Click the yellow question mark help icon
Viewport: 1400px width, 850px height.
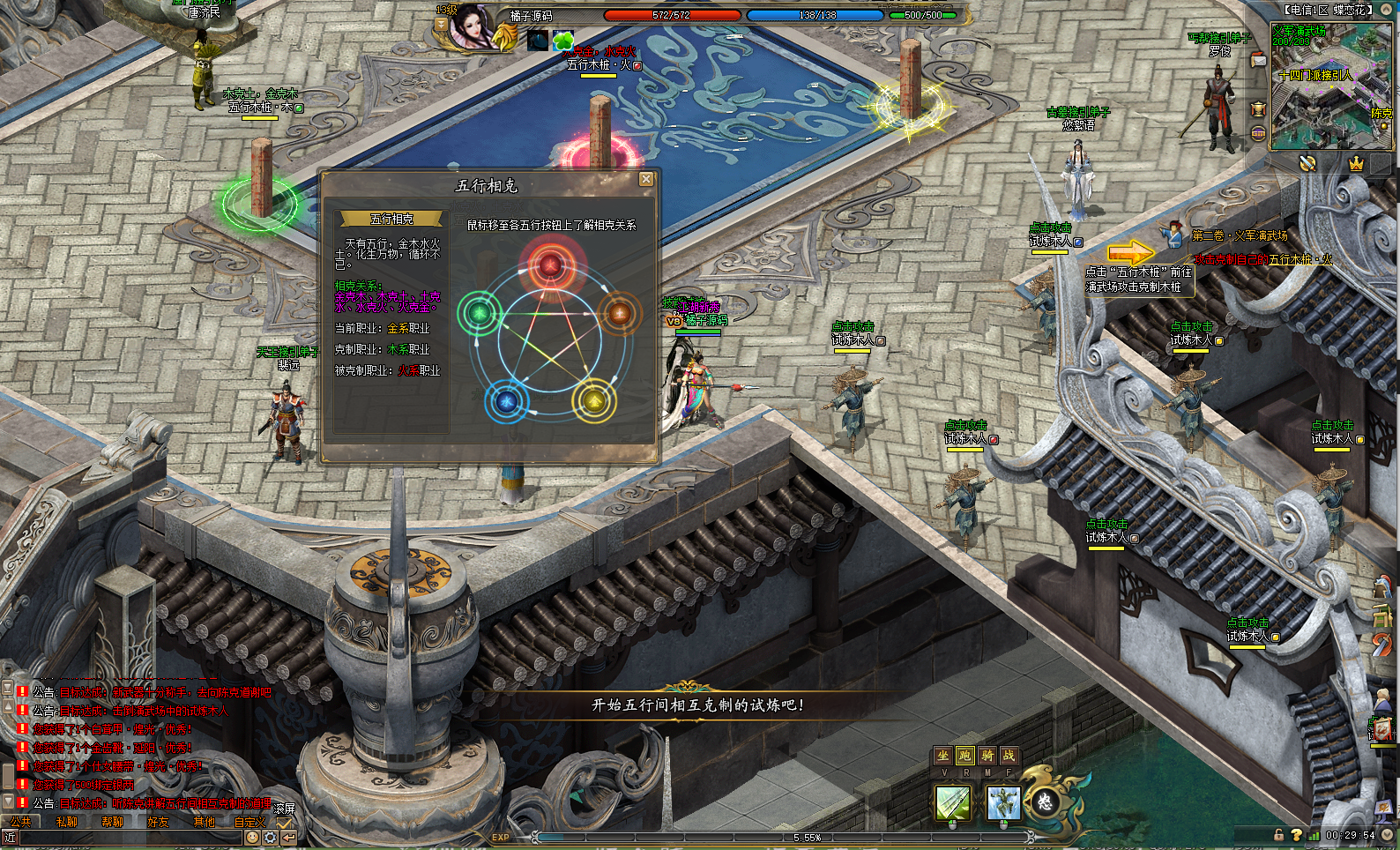tap(1296, 834)
